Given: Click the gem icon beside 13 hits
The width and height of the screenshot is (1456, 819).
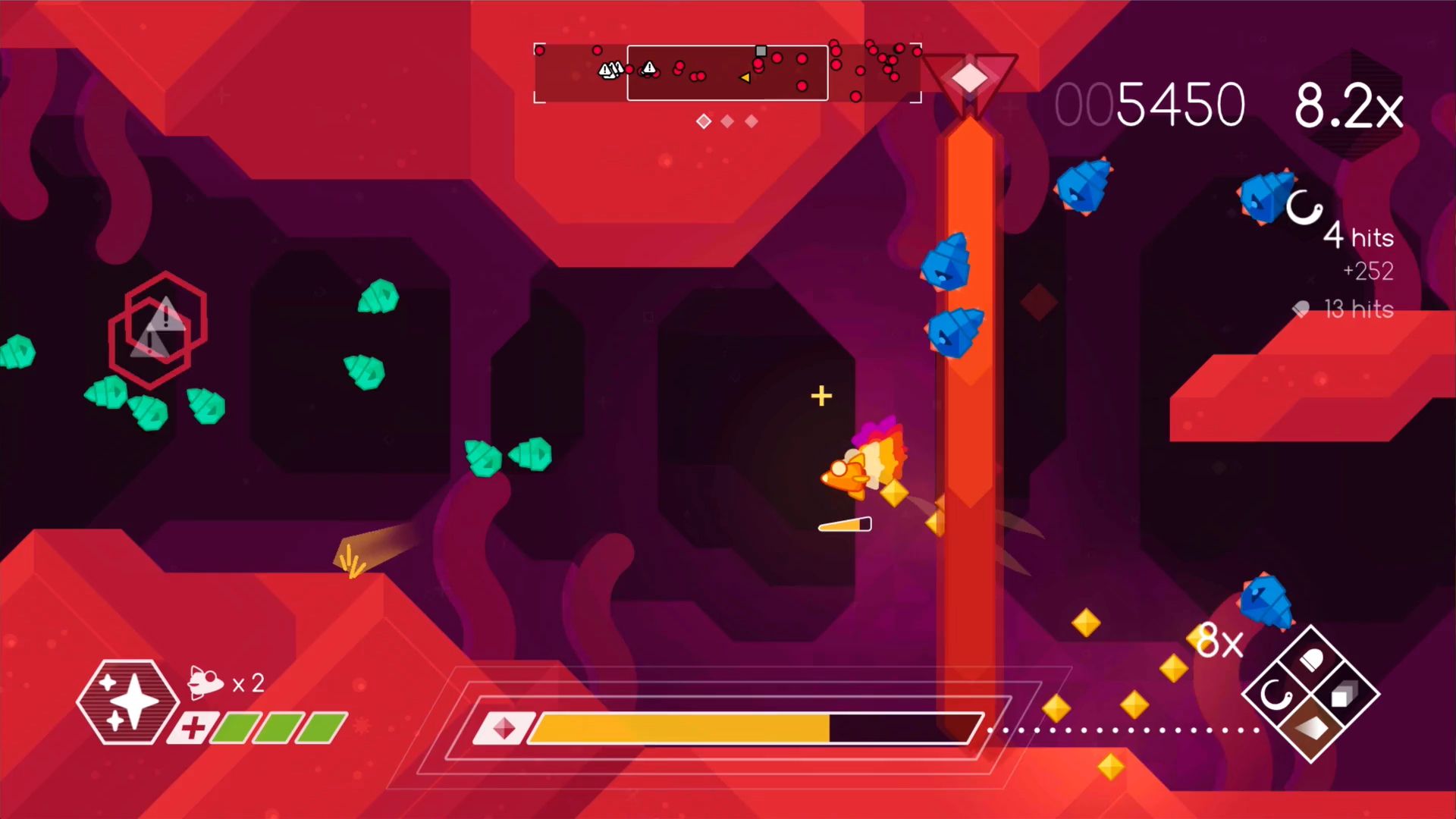Looking at the screenshot, I should (1302, 309).
